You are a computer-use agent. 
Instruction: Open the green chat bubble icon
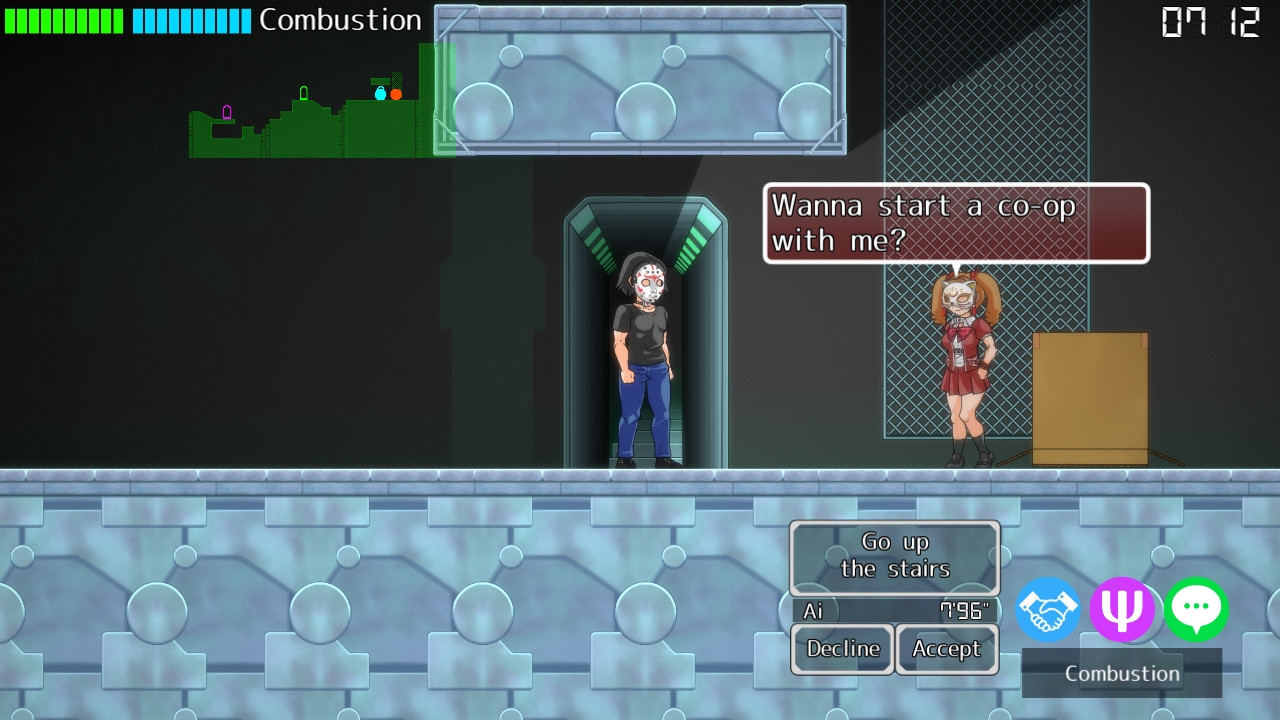tap(1196, 609)
